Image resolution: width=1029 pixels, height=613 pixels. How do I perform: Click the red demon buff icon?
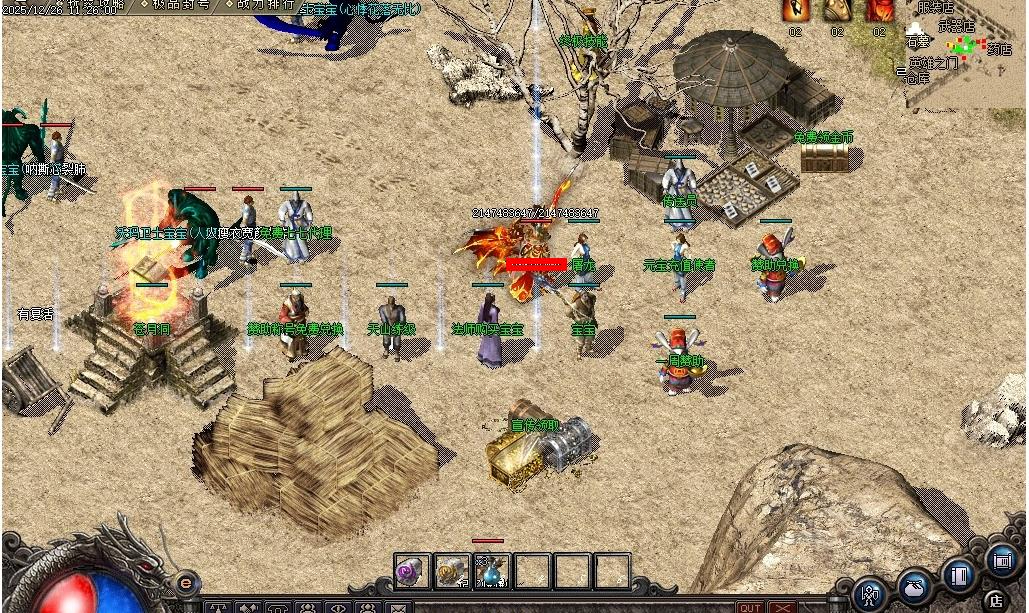coord(879,10)
